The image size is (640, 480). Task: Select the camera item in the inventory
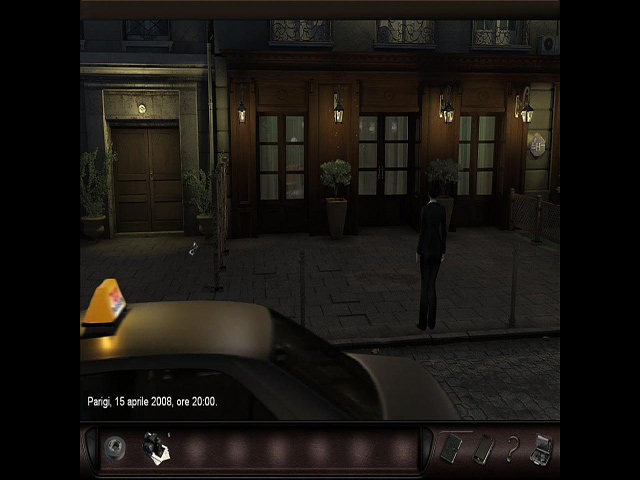point(155,448)
